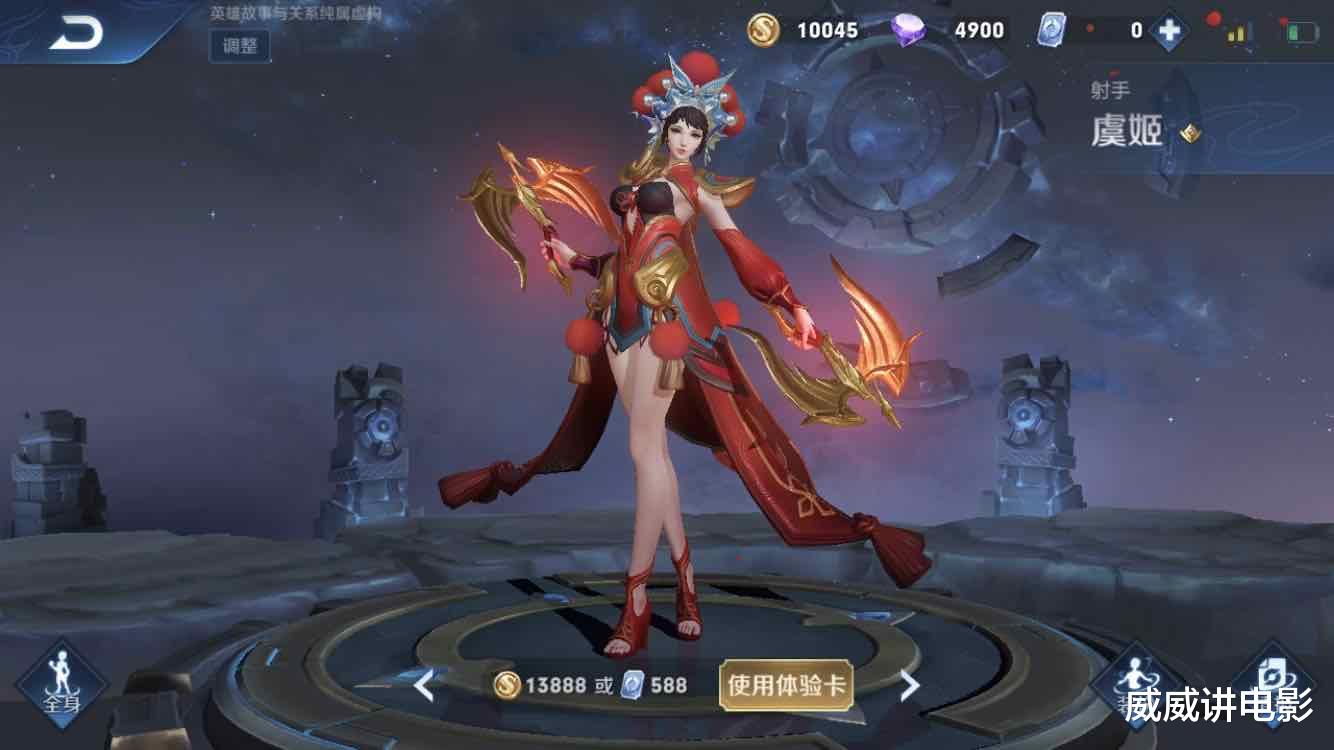
Task: Tap the battery indicator in top-right
Action: [x=1299, y=31]
